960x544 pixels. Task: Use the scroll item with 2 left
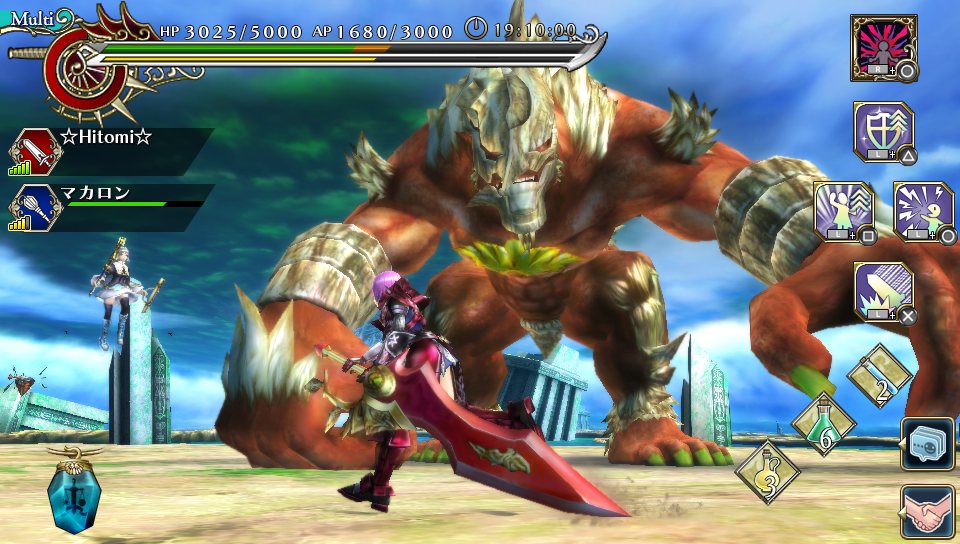(879, 376)
